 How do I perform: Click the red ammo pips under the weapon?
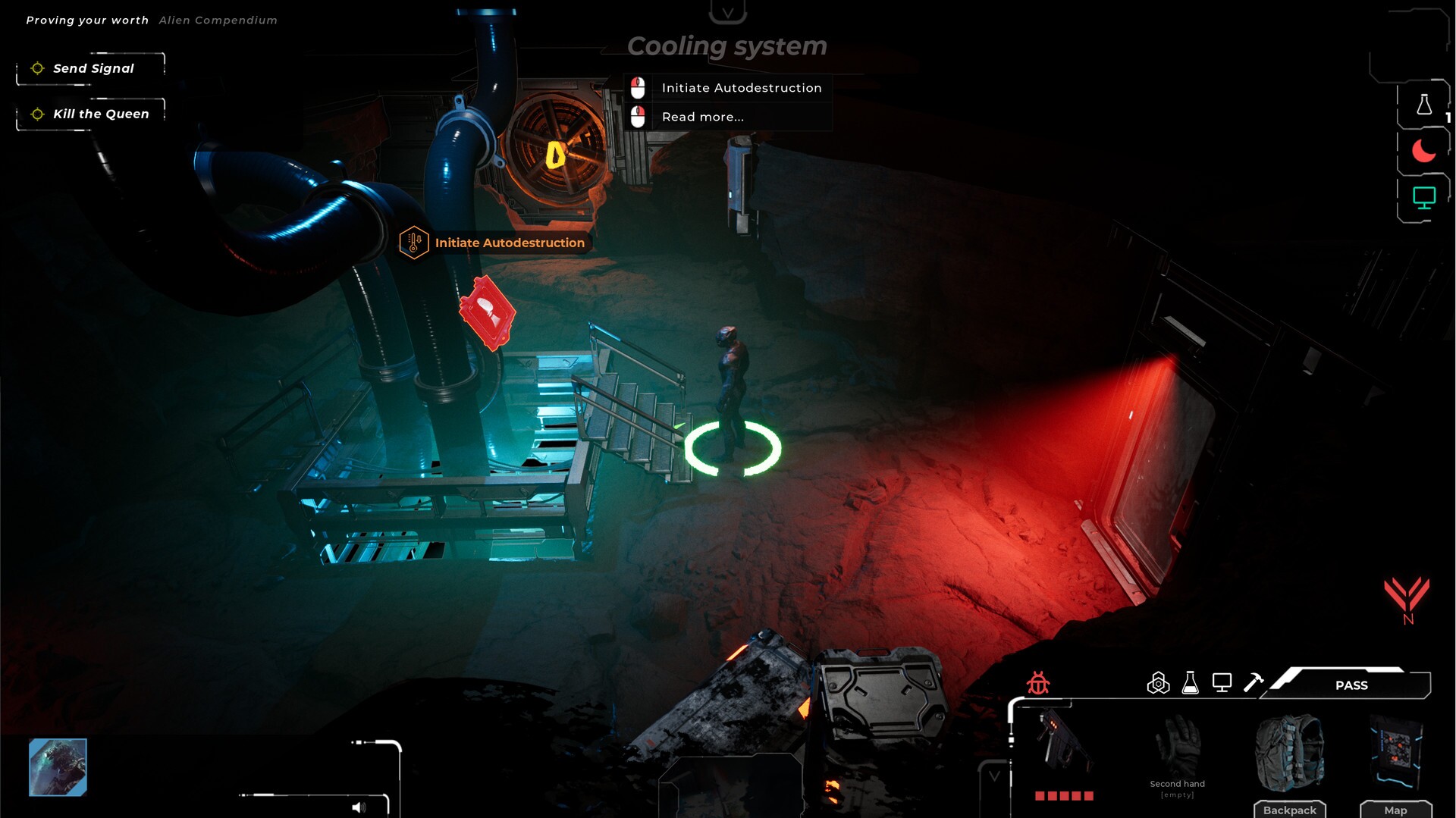click(1064, 795)
